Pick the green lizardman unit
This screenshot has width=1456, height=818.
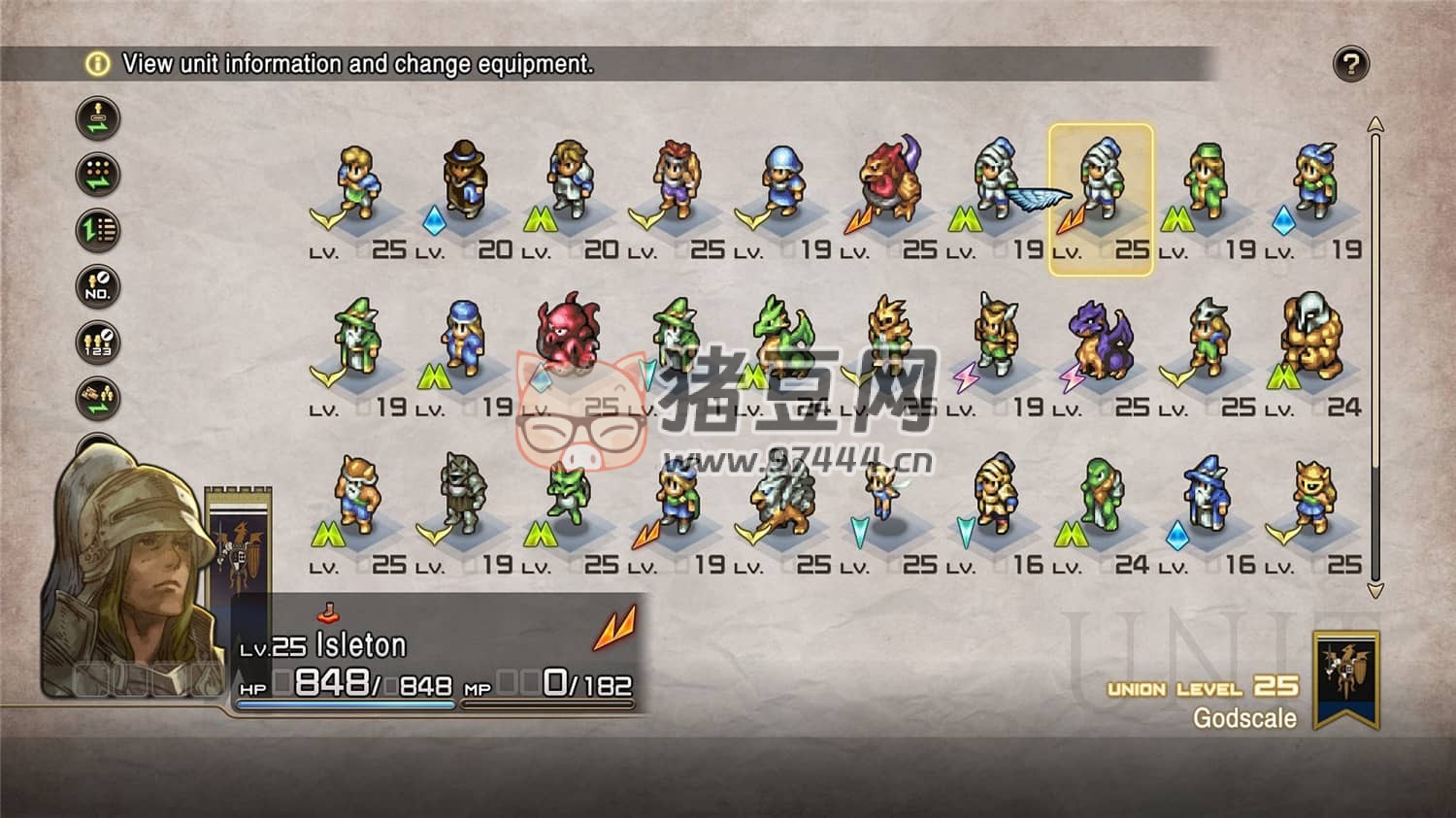pyautogui.click(x=1101, y=497)
